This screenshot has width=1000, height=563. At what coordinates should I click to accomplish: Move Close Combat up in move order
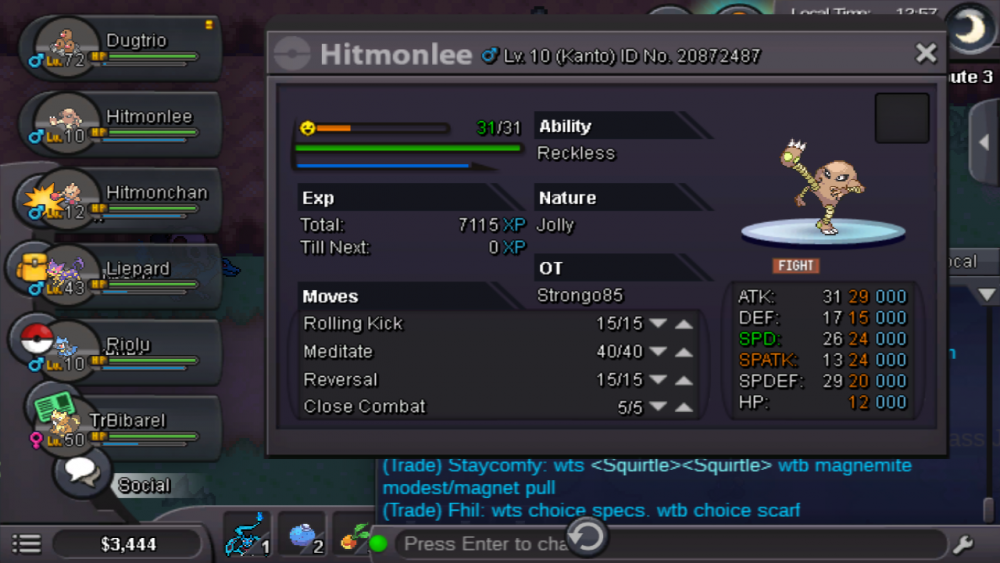pos(684,407)
